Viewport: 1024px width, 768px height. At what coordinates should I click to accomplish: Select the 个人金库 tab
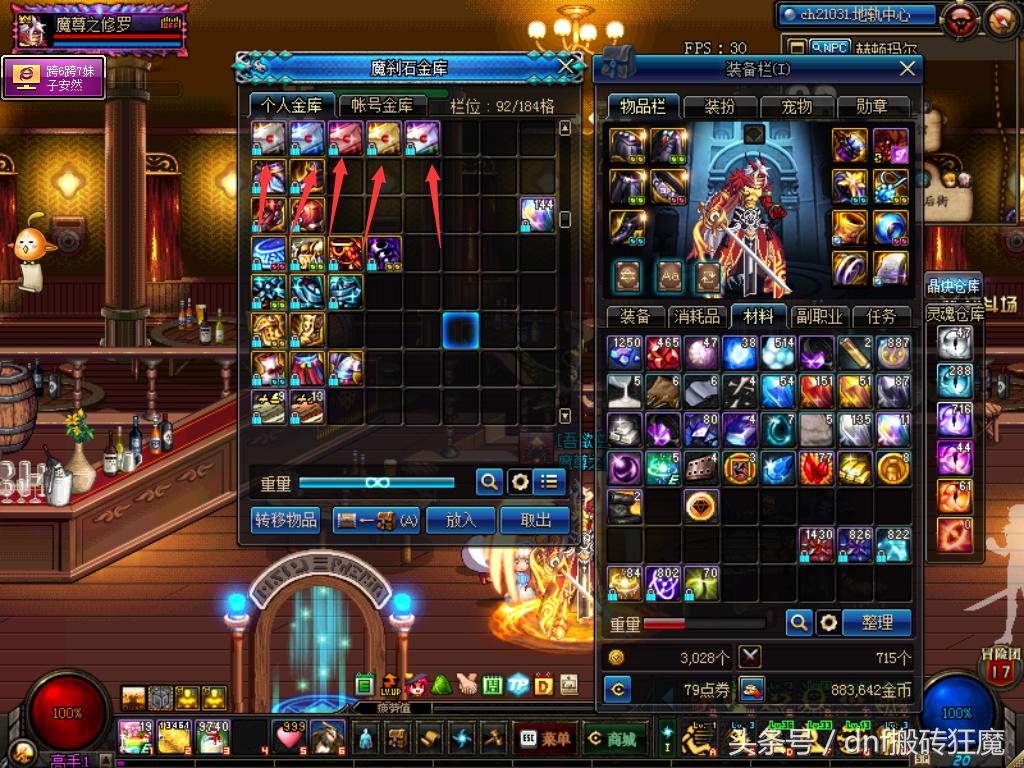click(292, 104)
